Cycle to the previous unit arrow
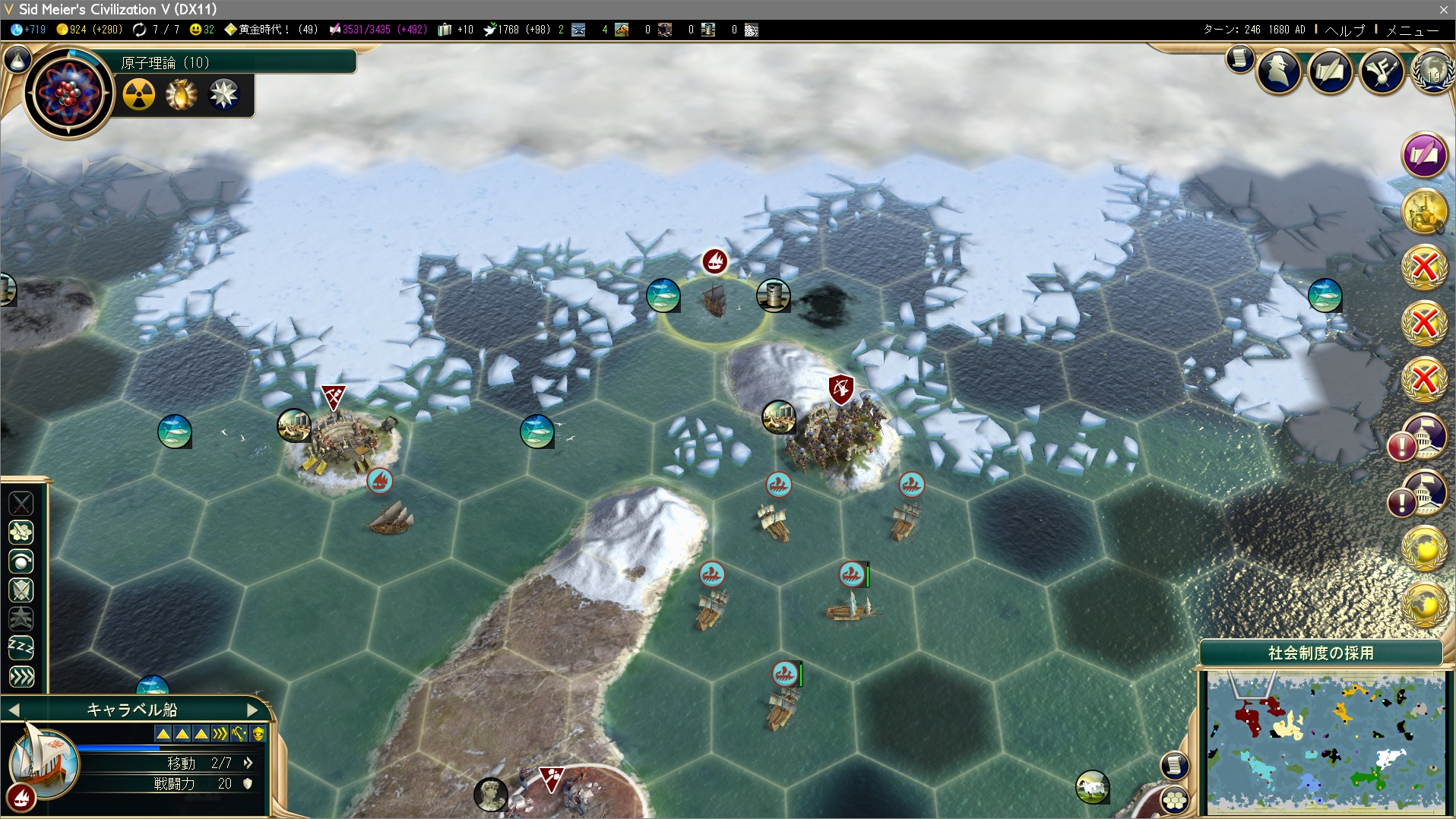 tap(14, 710)
